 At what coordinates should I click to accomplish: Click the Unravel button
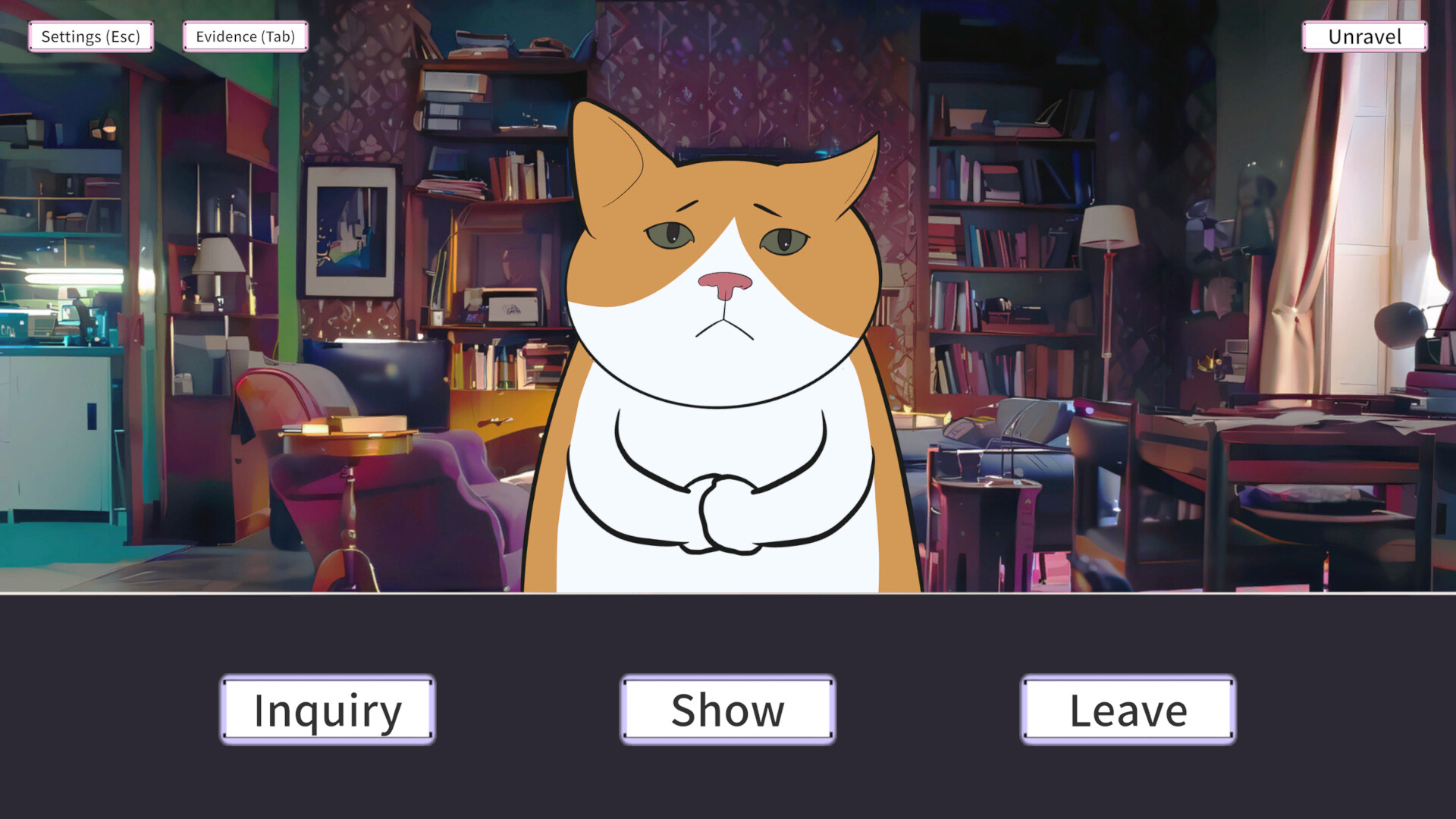1363,36
